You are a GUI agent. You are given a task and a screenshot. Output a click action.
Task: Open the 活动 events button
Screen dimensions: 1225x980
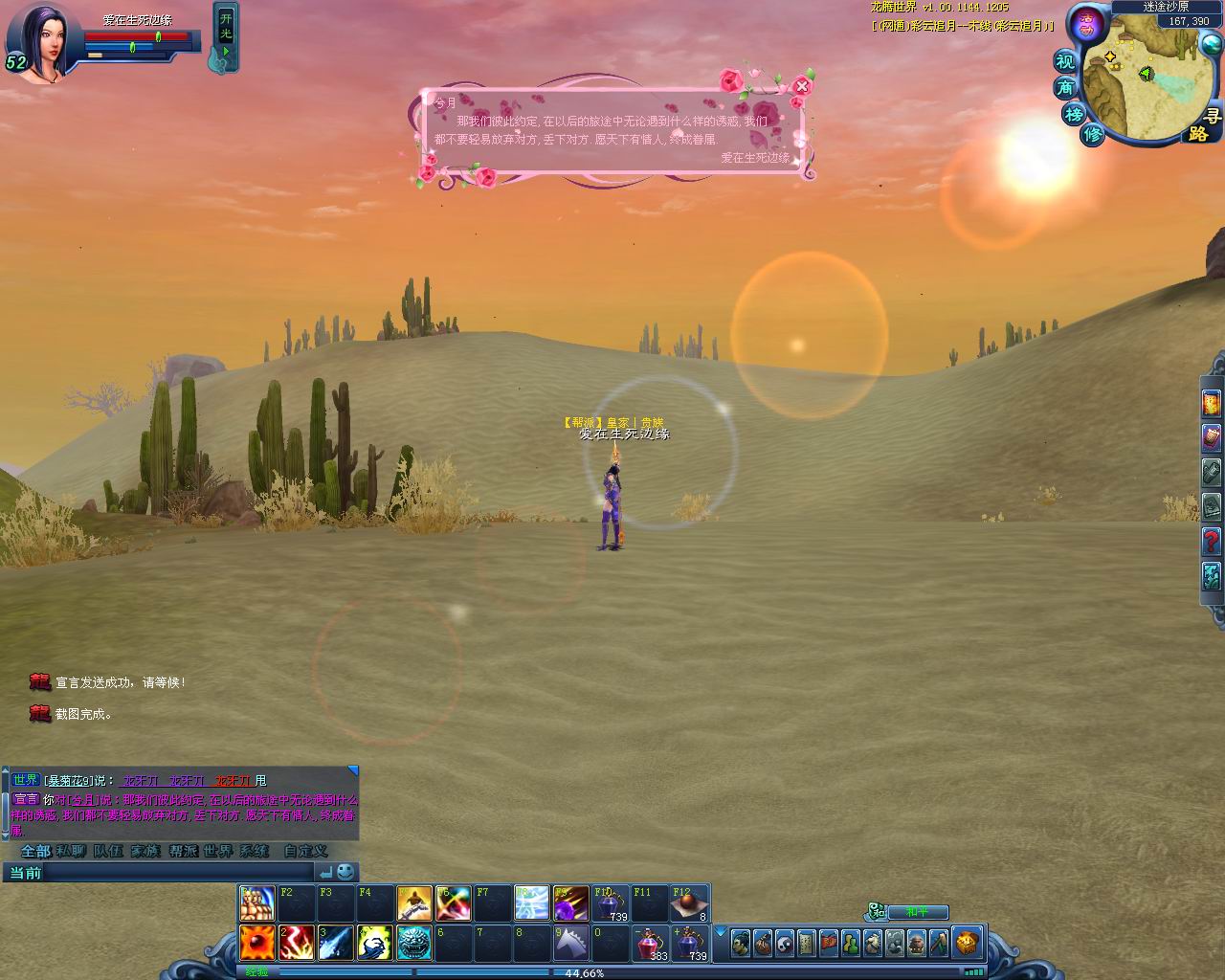(x=1085, y=24)
